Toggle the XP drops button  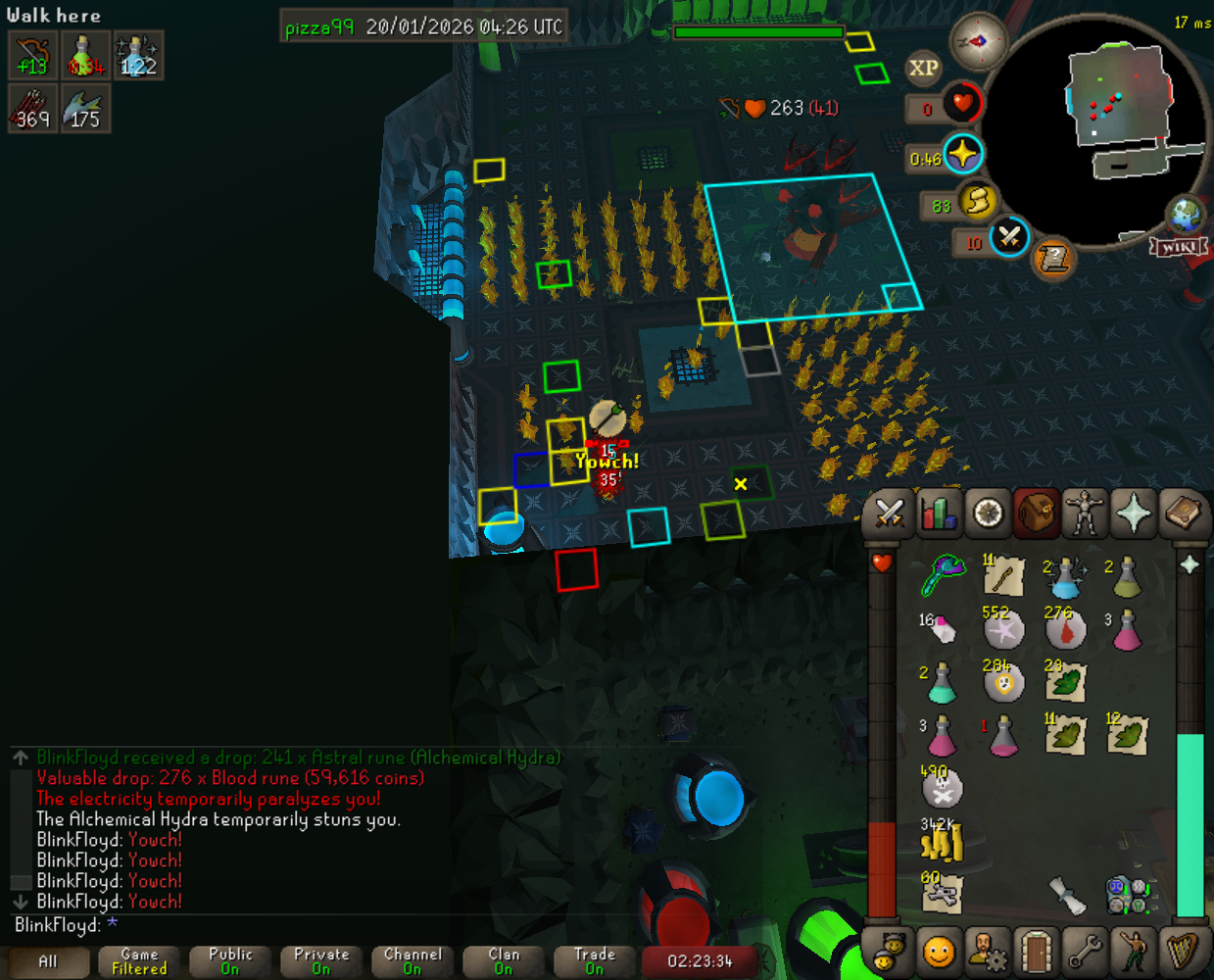pyautogui.click(x=923, y=68)
